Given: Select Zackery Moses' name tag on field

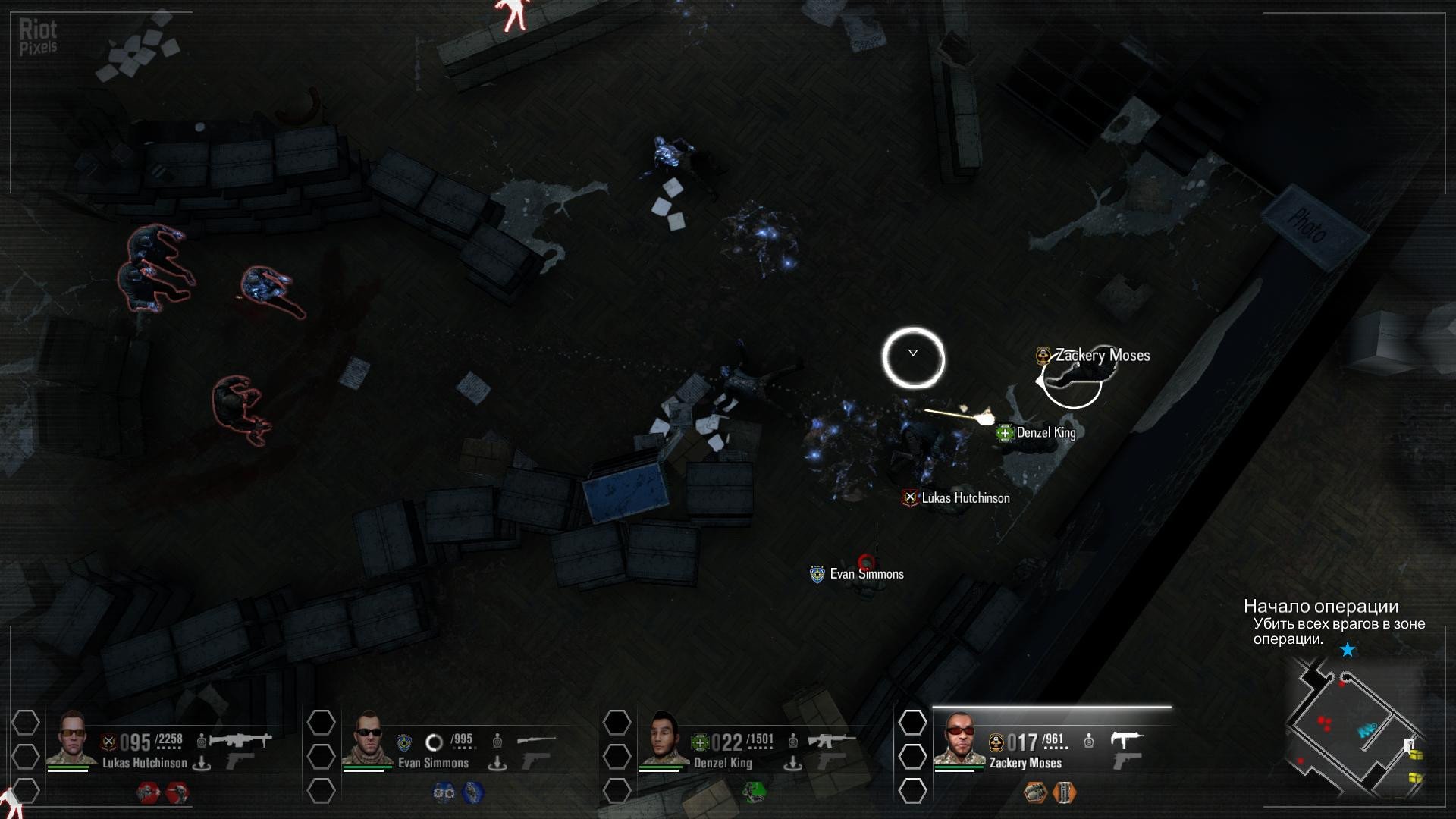Looking at the screenshot, I should (x=1102, y=356).
